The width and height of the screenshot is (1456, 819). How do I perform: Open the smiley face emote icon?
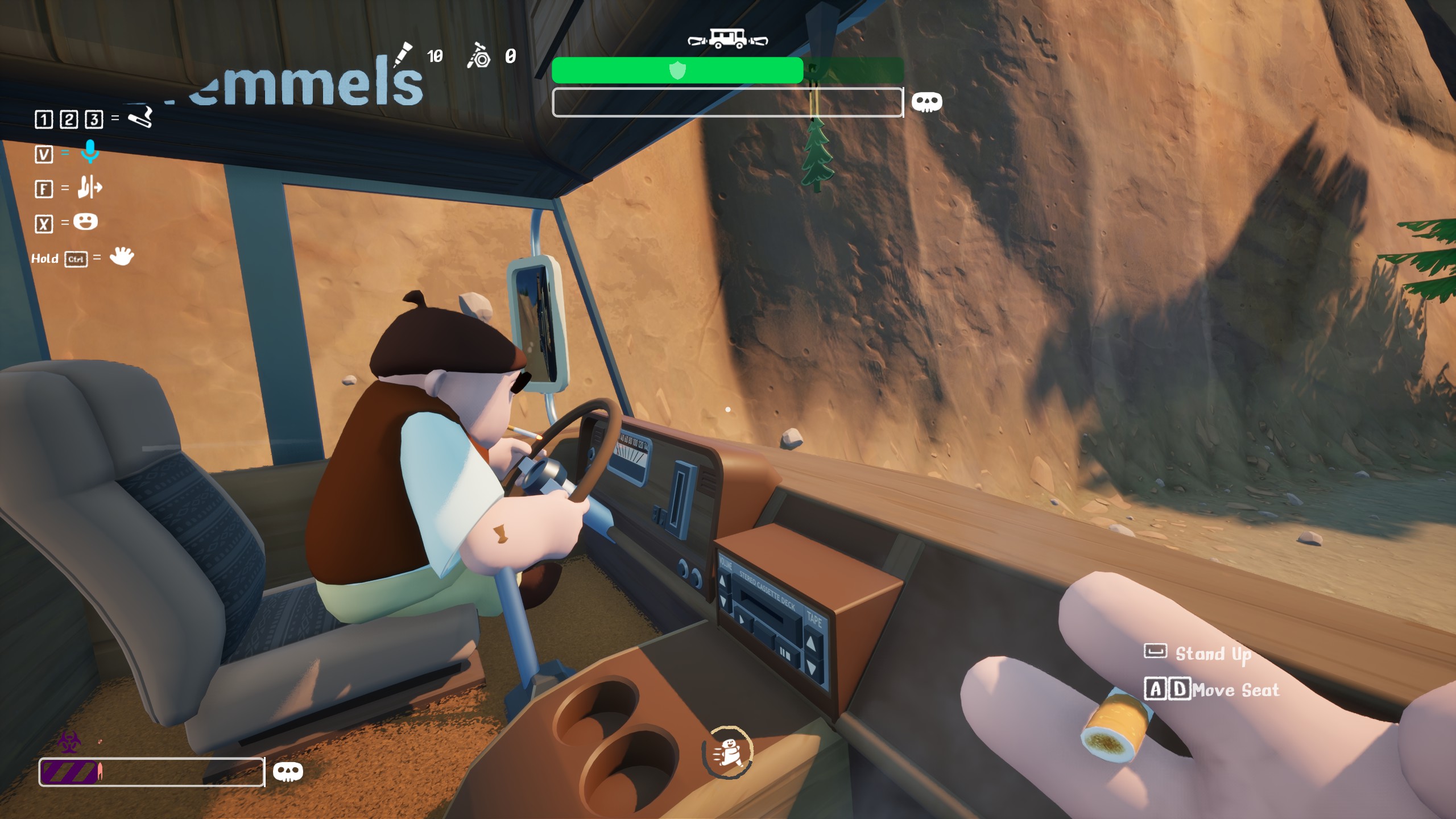86,221
